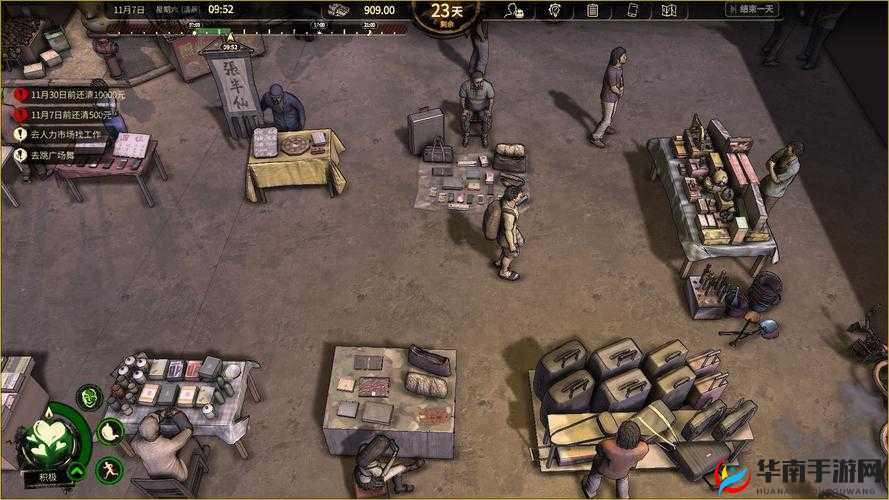Screen dimensions: 889x500
Task: Expand the mood panel up arrow
Action: (75, 472)
